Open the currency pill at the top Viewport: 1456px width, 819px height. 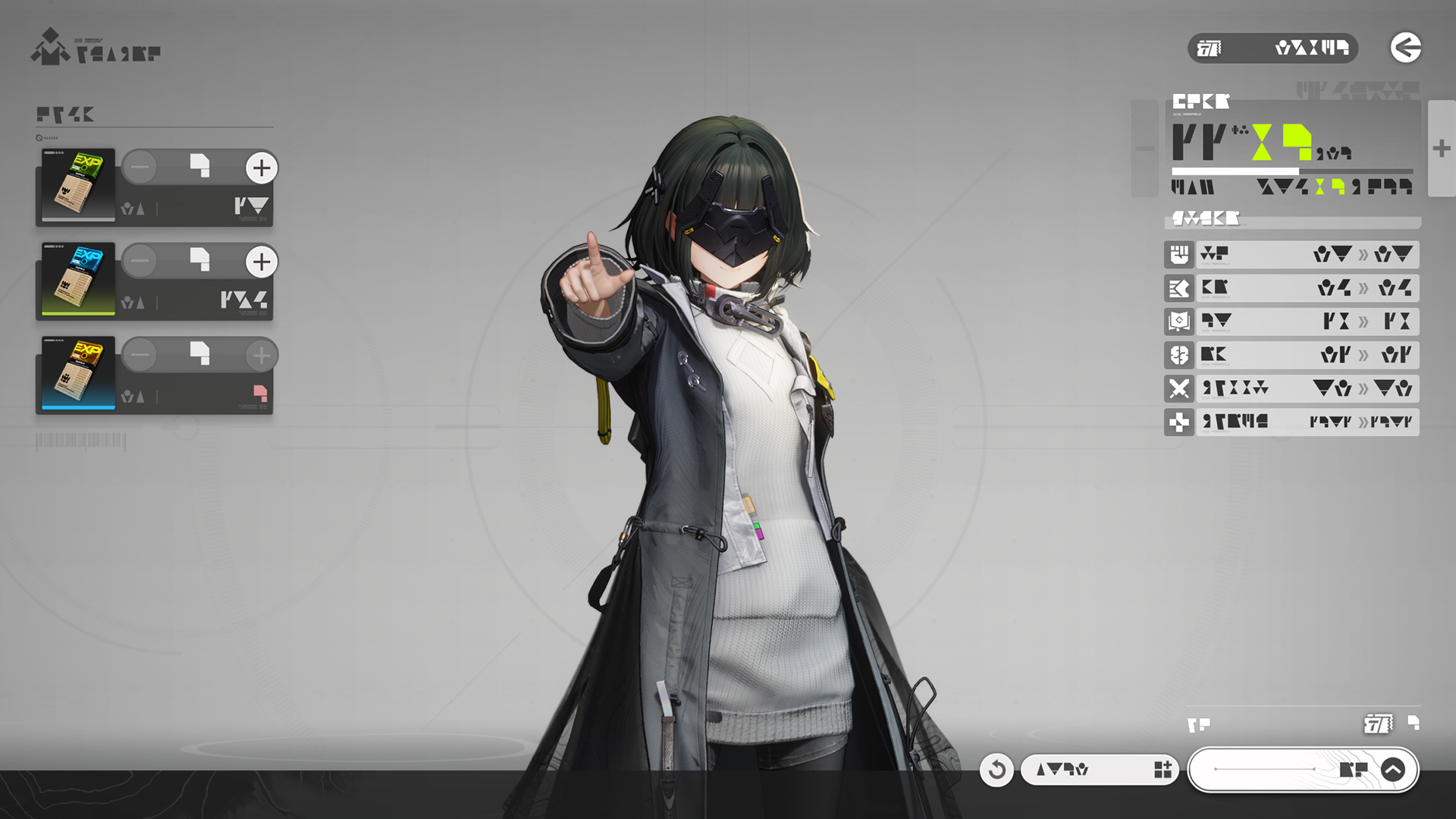point(1272,49)
